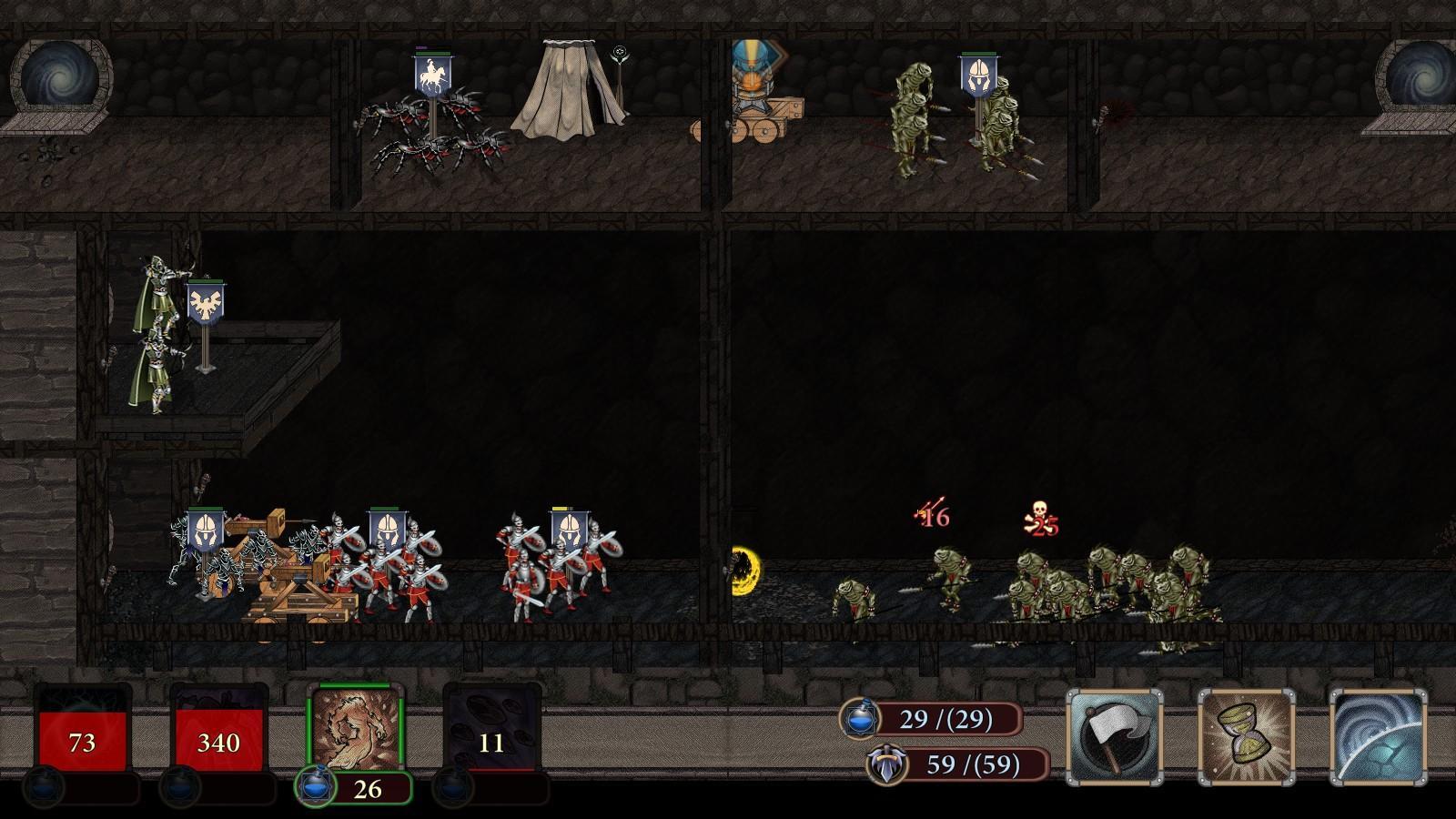Click the green health bar above the spiders
This screenshot has height=819, width=1456.
click(x=435, y=53)
